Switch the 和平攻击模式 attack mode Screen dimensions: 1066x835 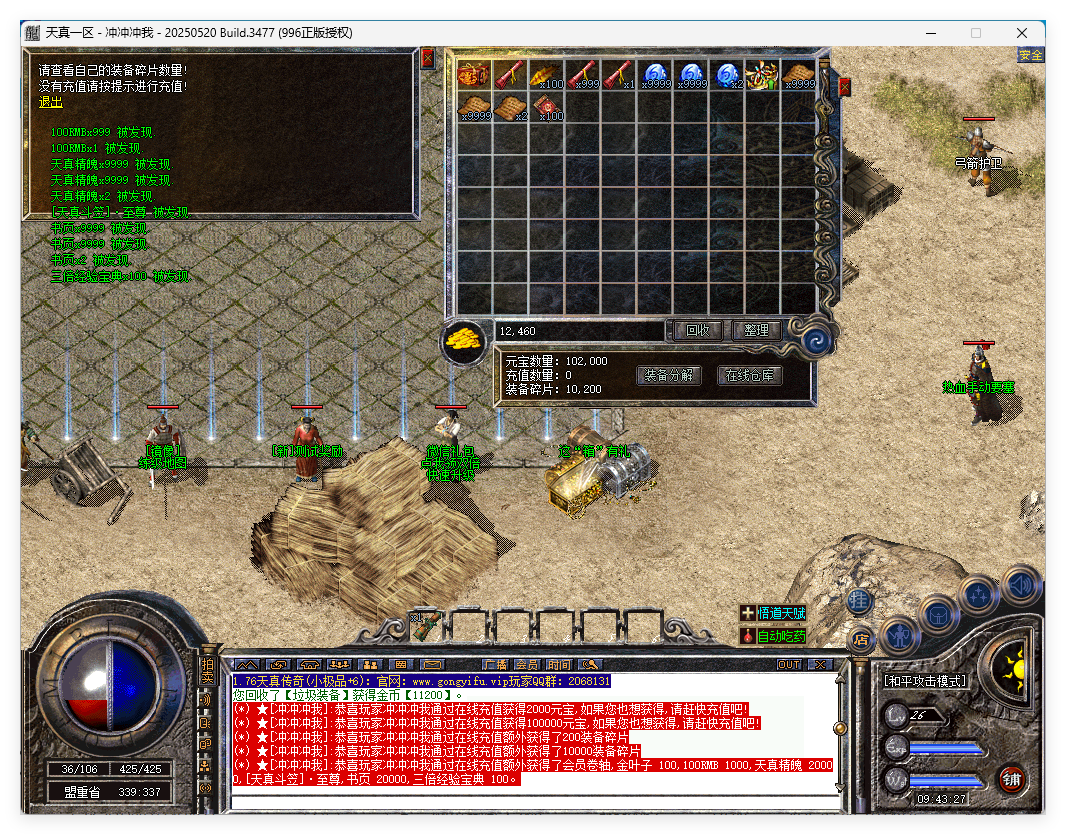925,681
